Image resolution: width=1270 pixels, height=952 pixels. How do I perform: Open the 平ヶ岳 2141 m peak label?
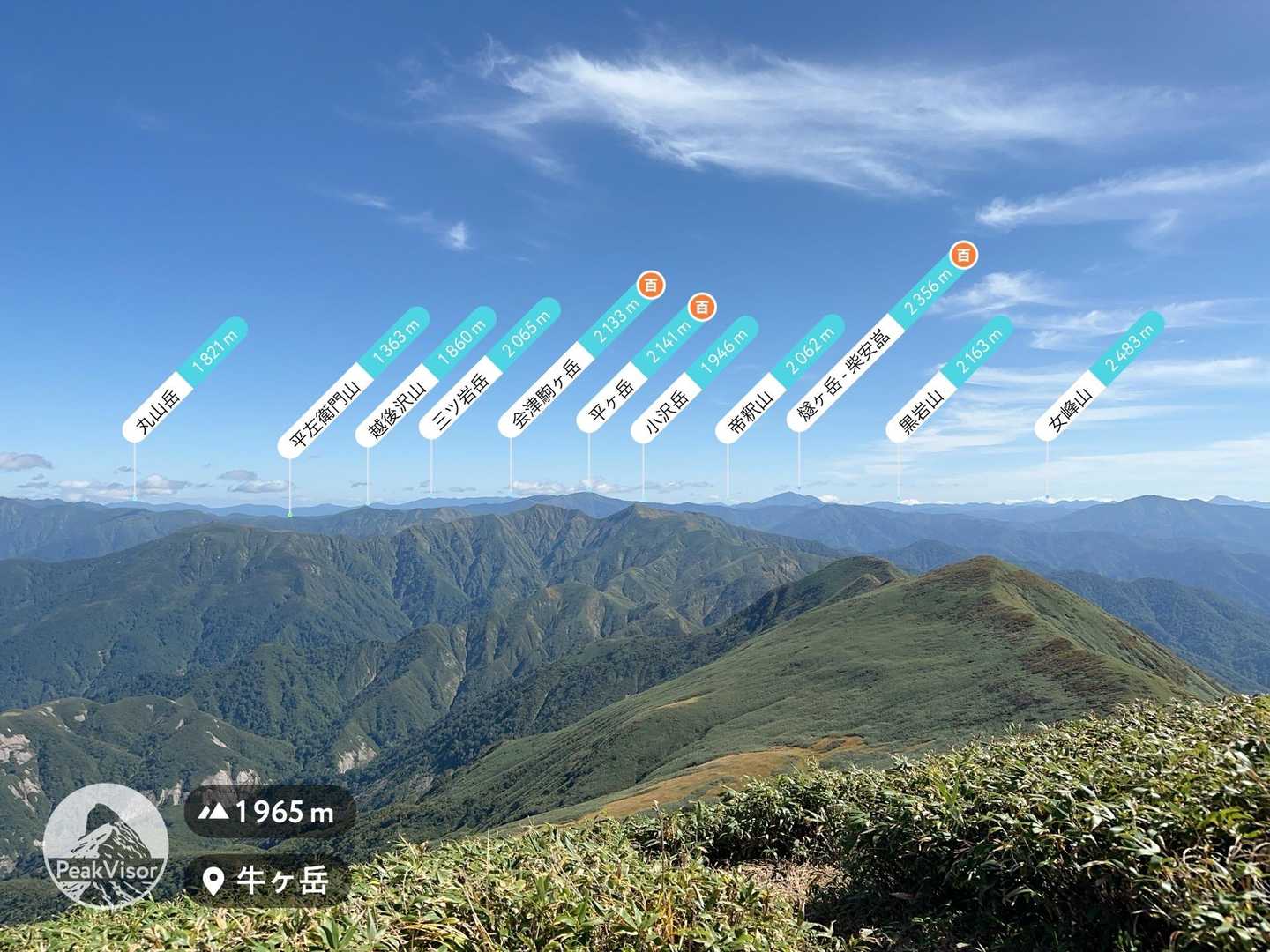coord(641,366)
